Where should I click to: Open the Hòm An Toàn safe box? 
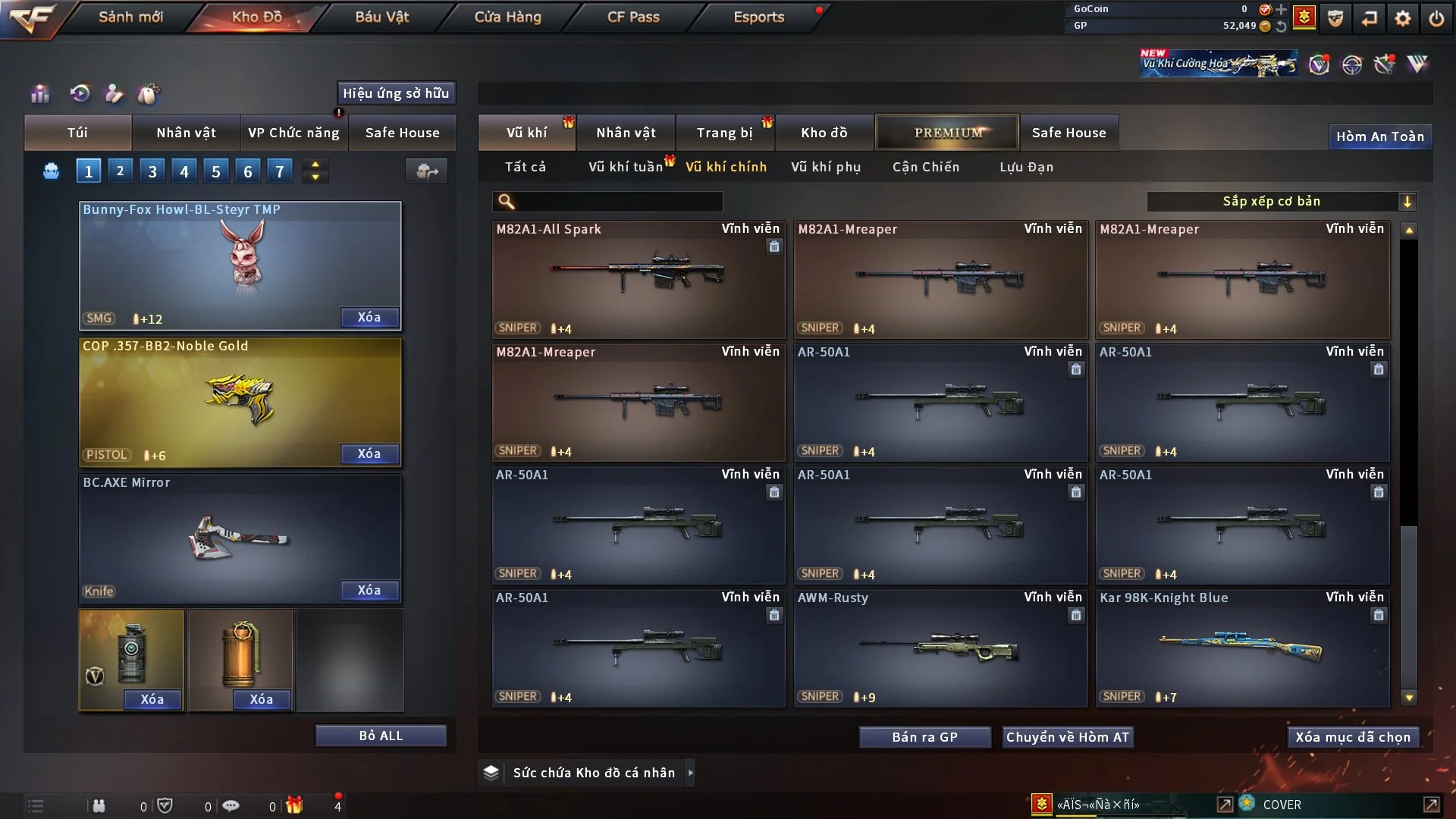point(1379,136)
